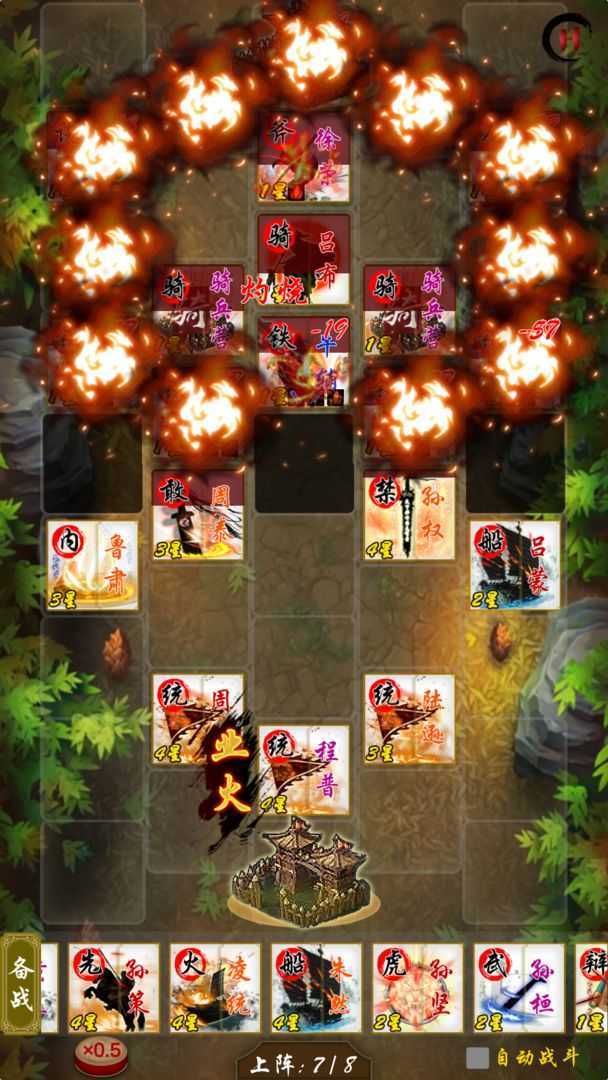The height and width of the screenshot is (1080, 608).
Task: Select the 吕蒙 ship unit on the board
Action: [x=514, y=565]
